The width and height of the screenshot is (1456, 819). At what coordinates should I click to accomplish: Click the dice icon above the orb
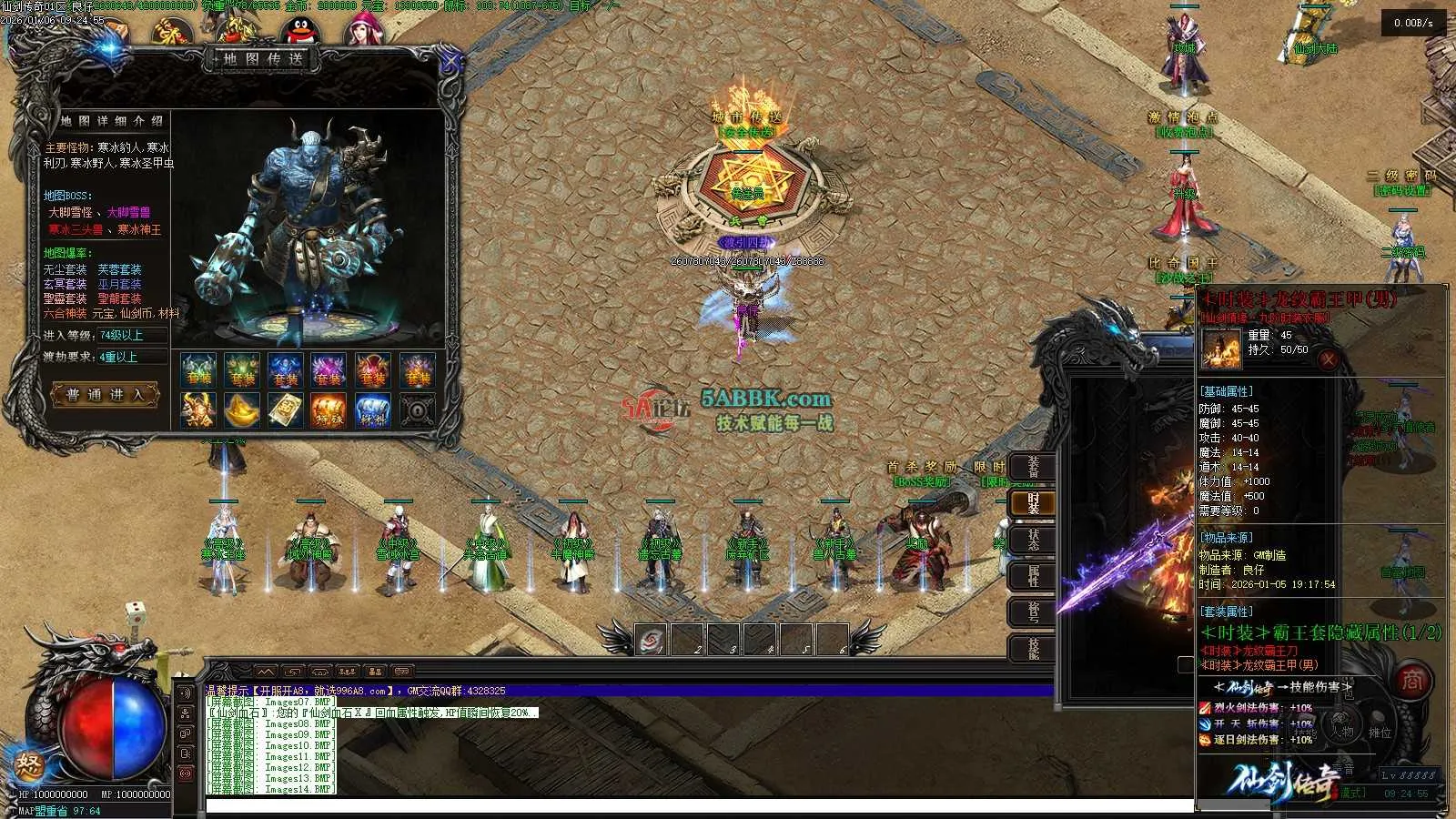[135, 612]
